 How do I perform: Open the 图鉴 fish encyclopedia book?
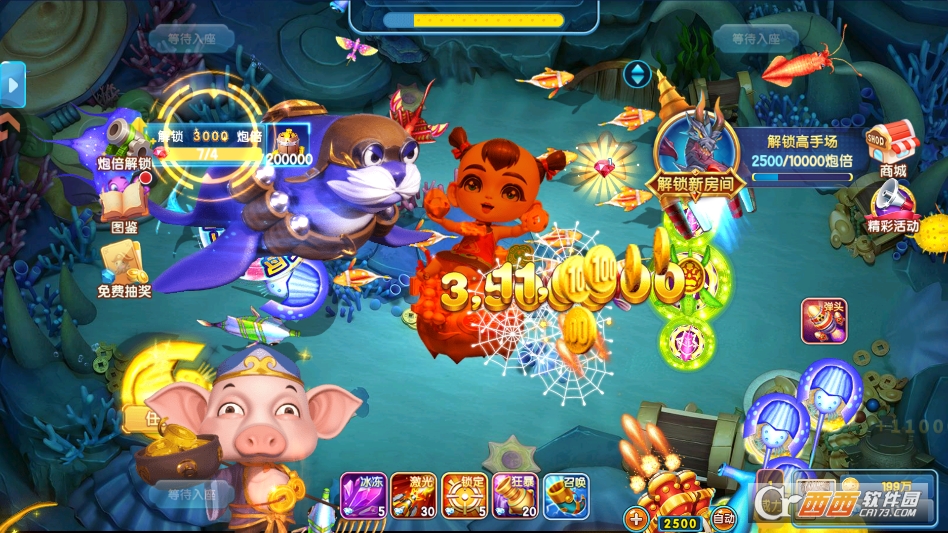click(124, 209)
